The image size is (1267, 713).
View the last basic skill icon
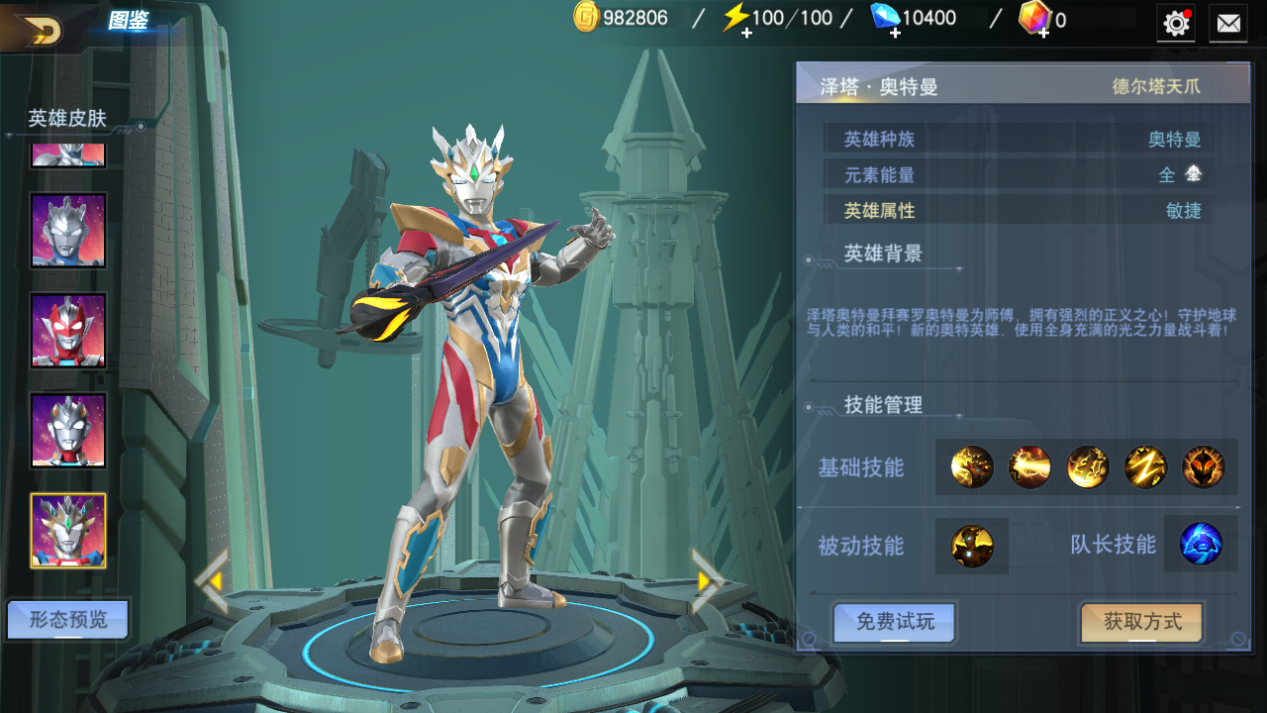[x=1203, y=467]
